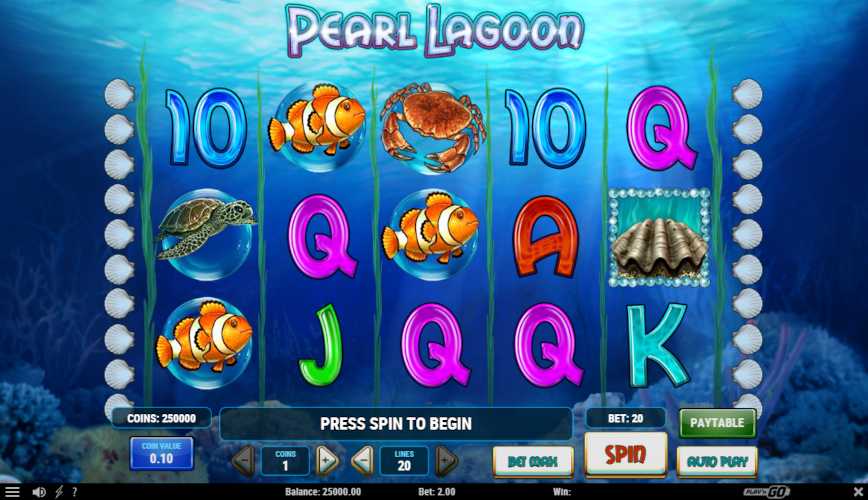Open the PAYTABLE
The height and width of the screenshot is (500, 868).
(x=717, y=423)
